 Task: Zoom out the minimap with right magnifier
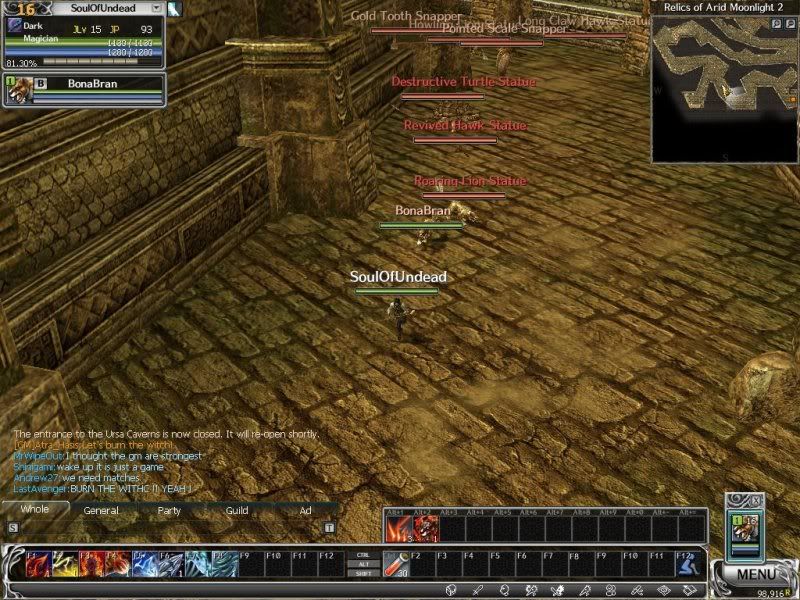pyautogui.click(x=791, y=23)
